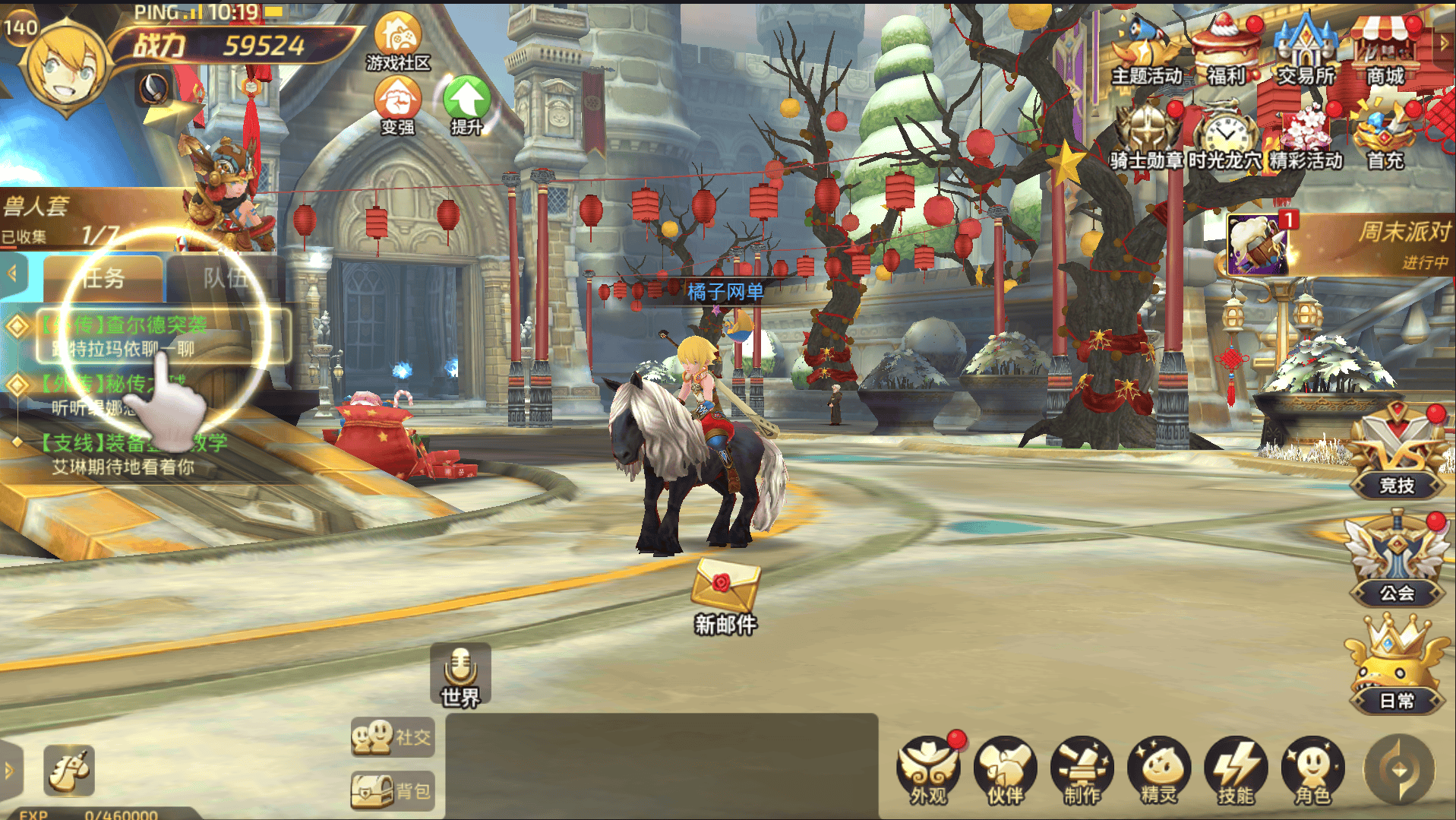This screenshot has width=1456, height=820.
Task: Open 骑士勋章 knight medal menu
Action: [x=1146, y=137]
